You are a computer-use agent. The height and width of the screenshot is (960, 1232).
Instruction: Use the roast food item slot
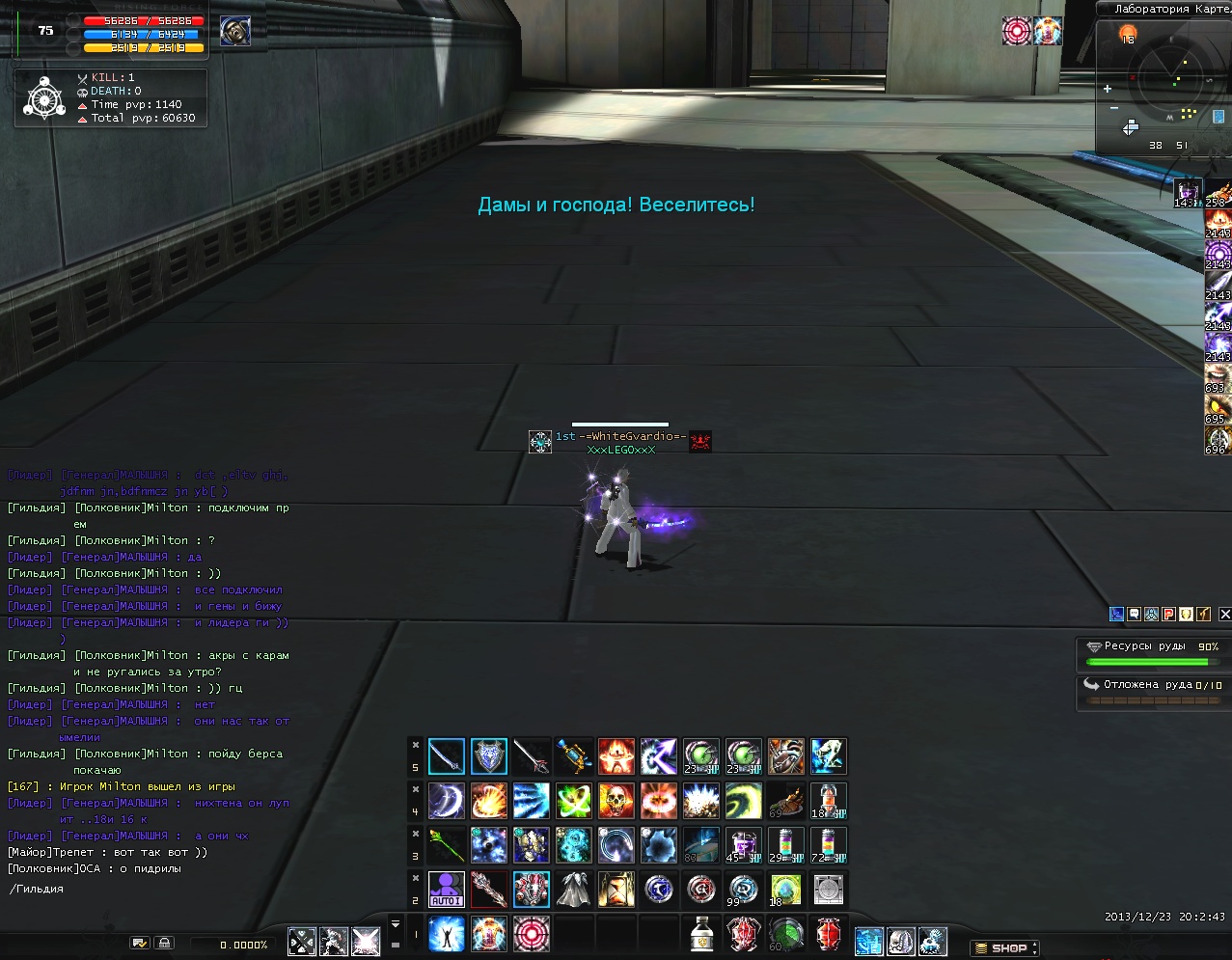(785, 801)
